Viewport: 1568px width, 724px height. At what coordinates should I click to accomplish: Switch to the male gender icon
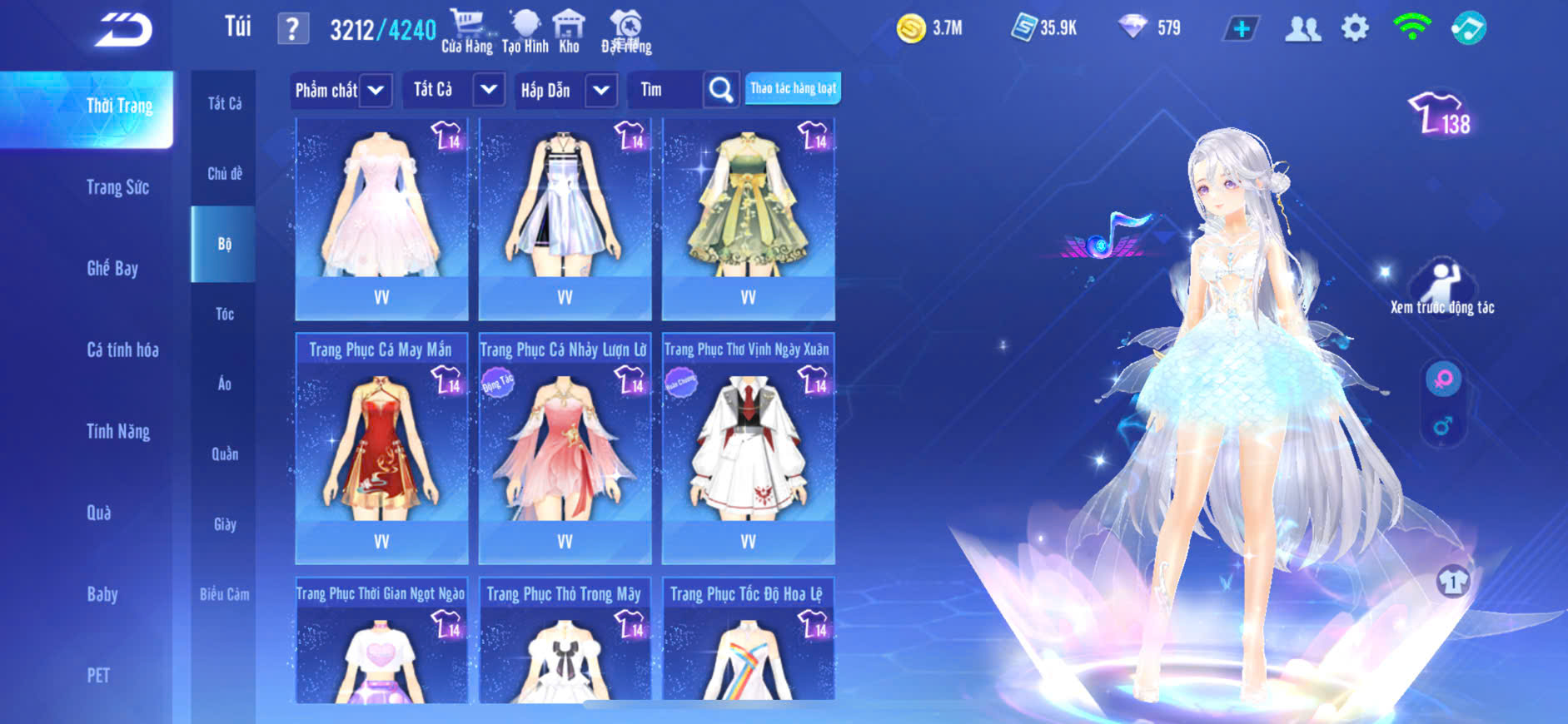pos(1443,427)
